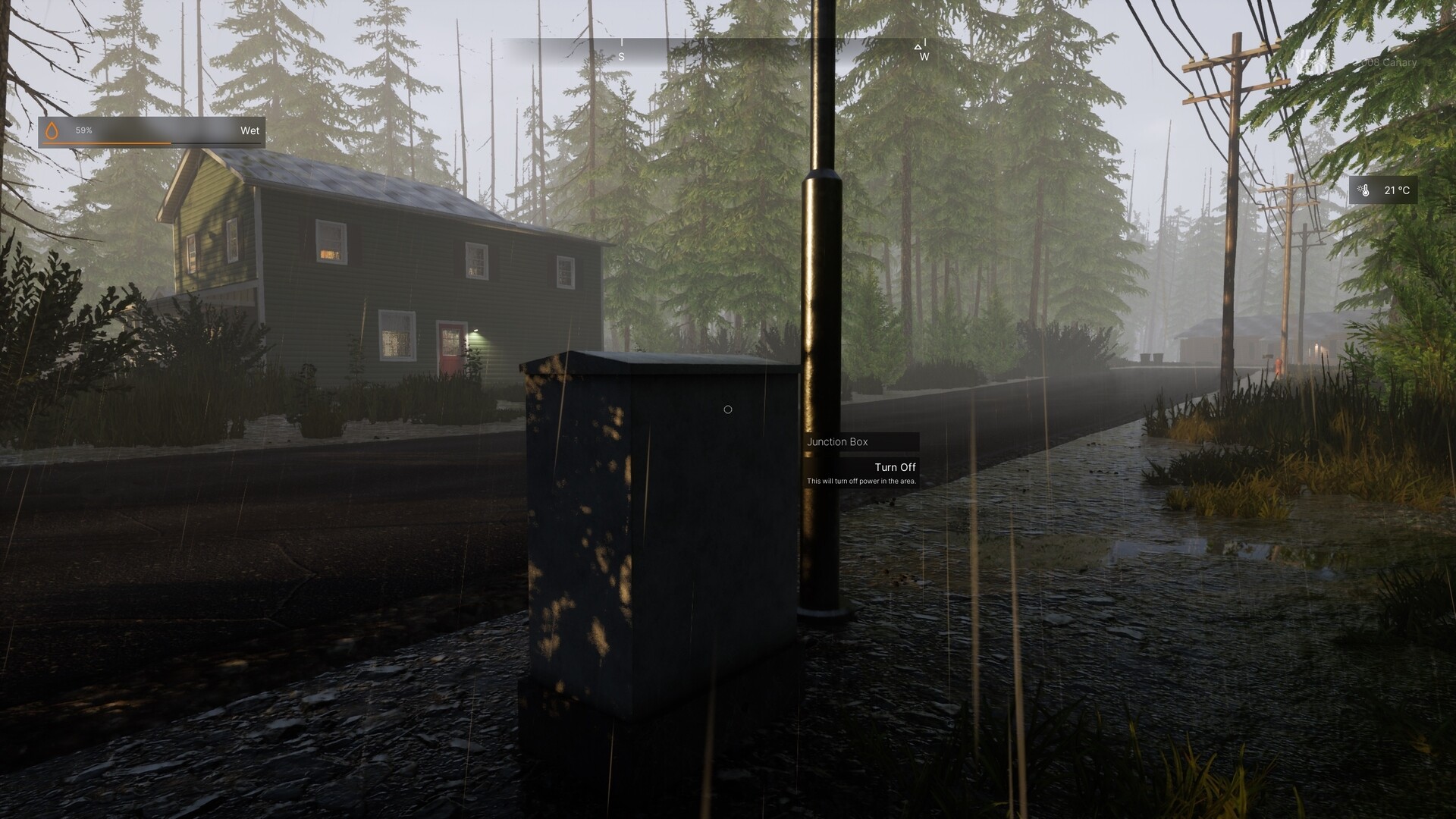Click the trash bins along the road
Image resolution: width=1456 pixels, height=819 pixels.
tap(1153, 356)
